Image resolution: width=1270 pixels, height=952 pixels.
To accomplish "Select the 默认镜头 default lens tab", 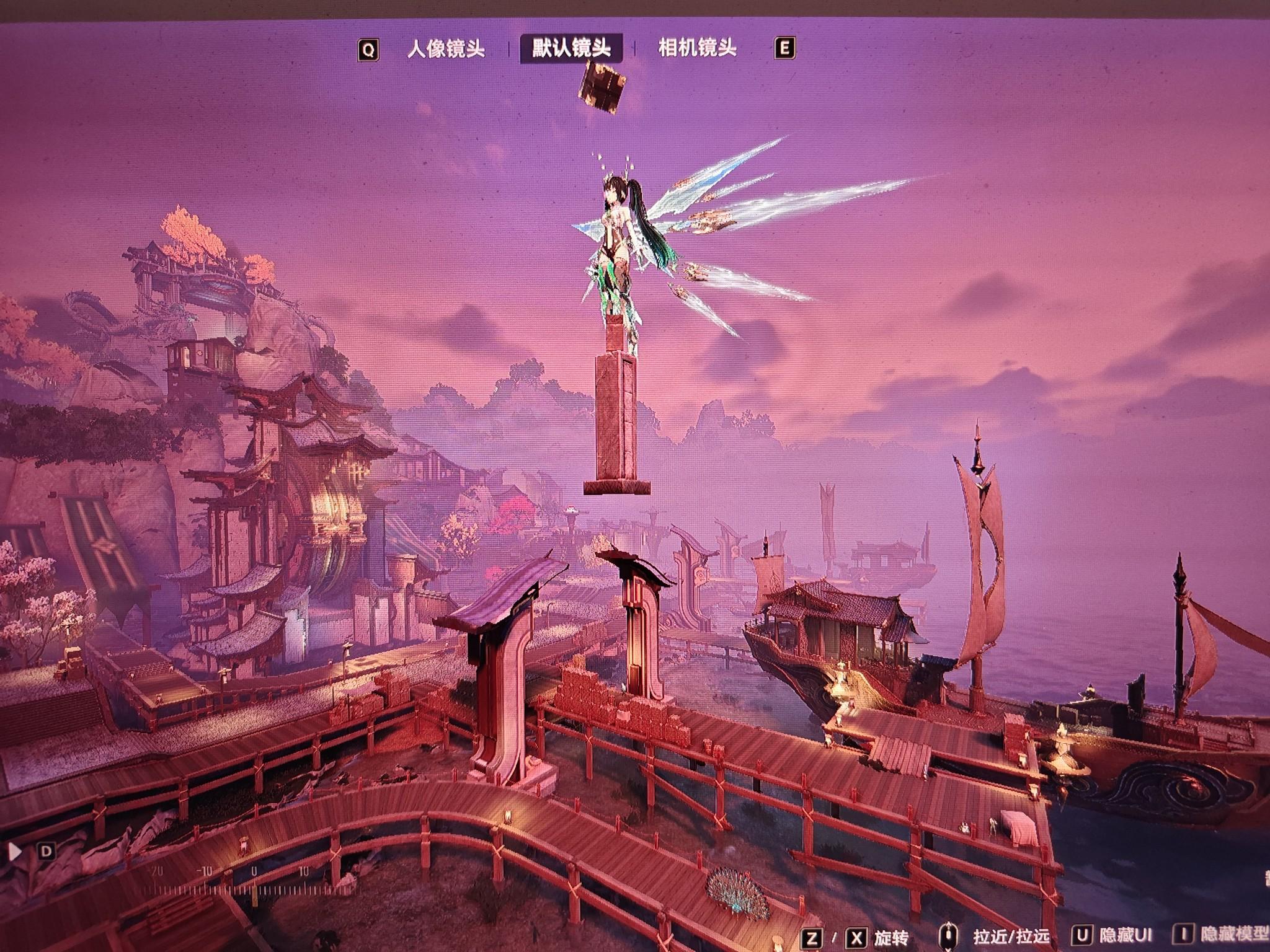I will tap(571, 48).
